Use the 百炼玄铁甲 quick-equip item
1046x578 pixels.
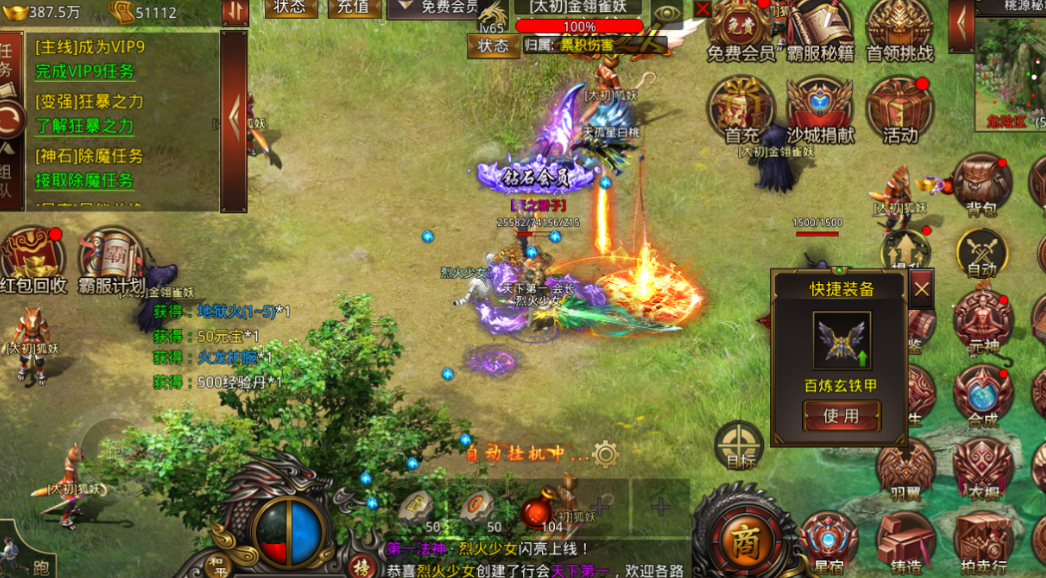(841, 415)
